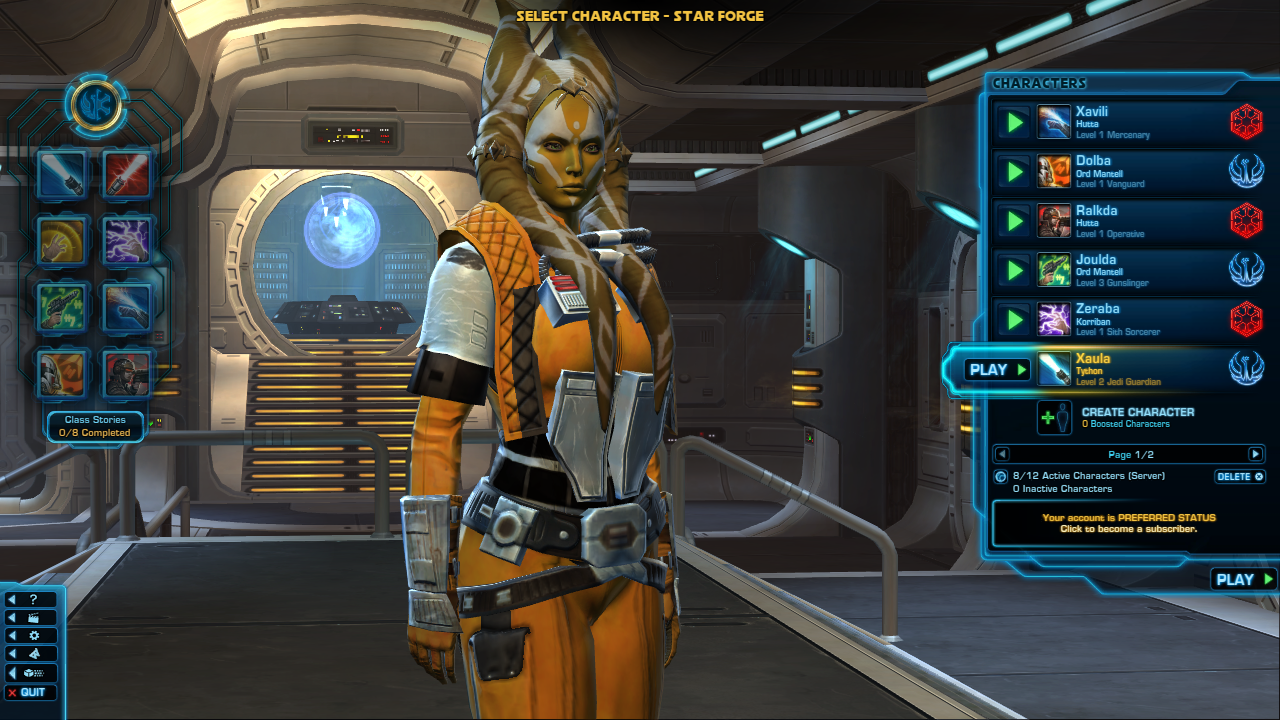Select the blue lightsaber class story icon
Screen dimensions: 1280x720
(63, 174)
